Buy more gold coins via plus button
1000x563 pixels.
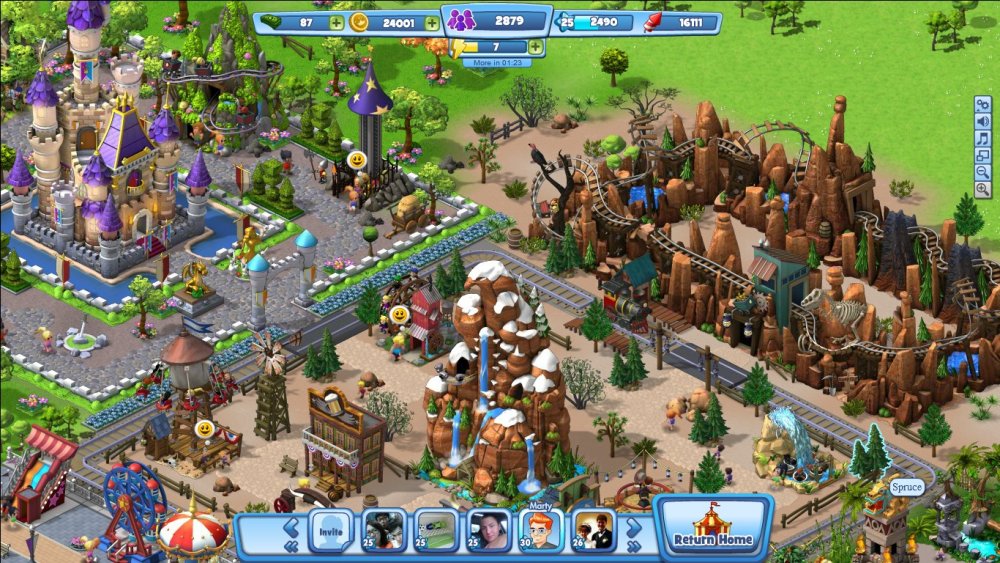pos(431,23)
